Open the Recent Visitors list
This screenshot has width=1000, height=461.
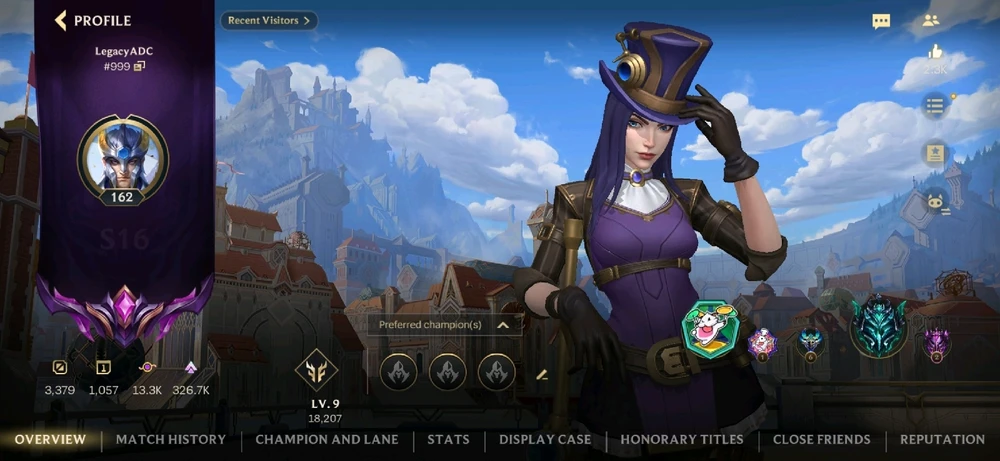pos(267,20)
